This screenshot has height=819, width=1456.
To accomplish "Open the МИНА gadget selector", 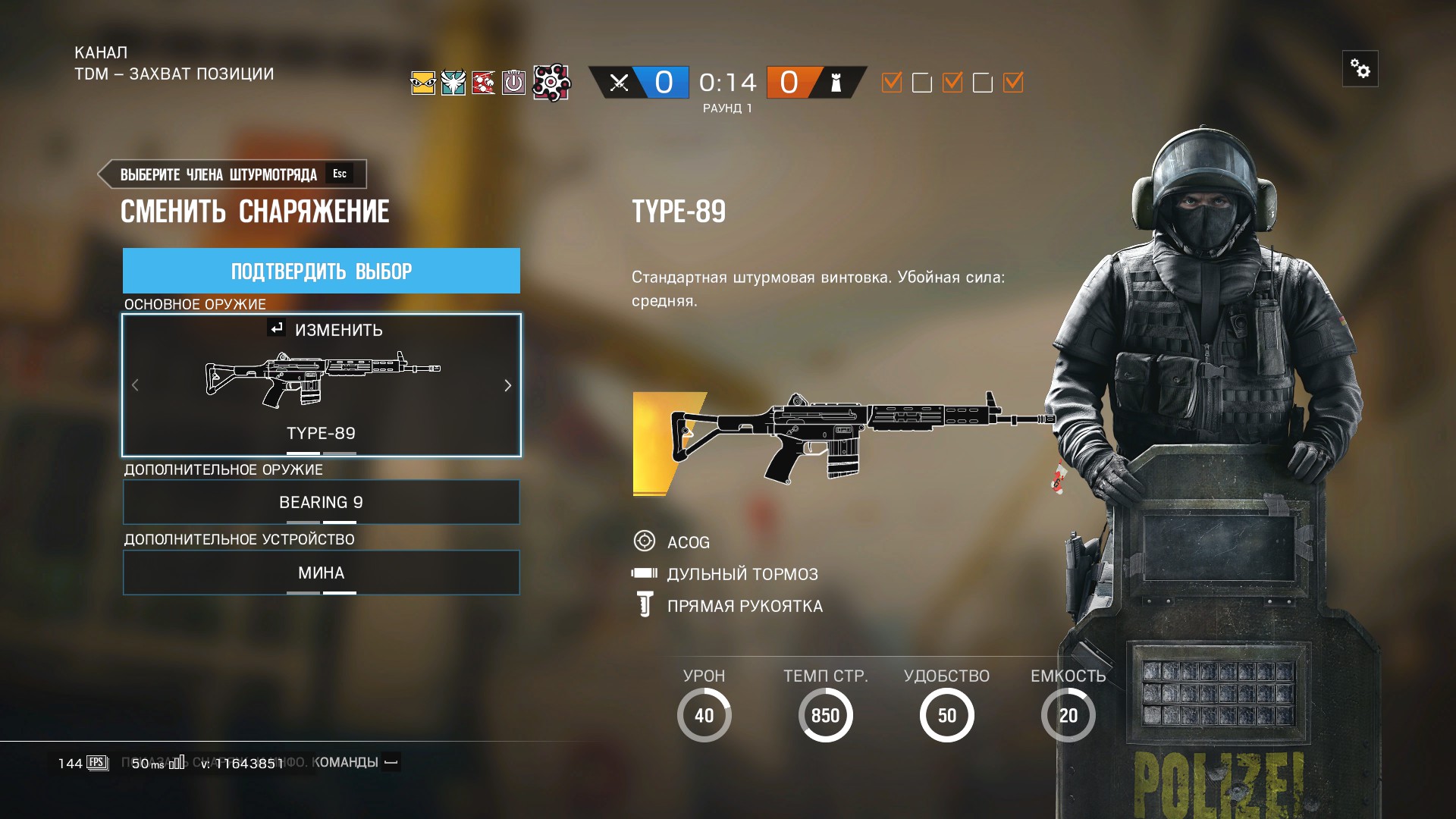I will point(321,573).
